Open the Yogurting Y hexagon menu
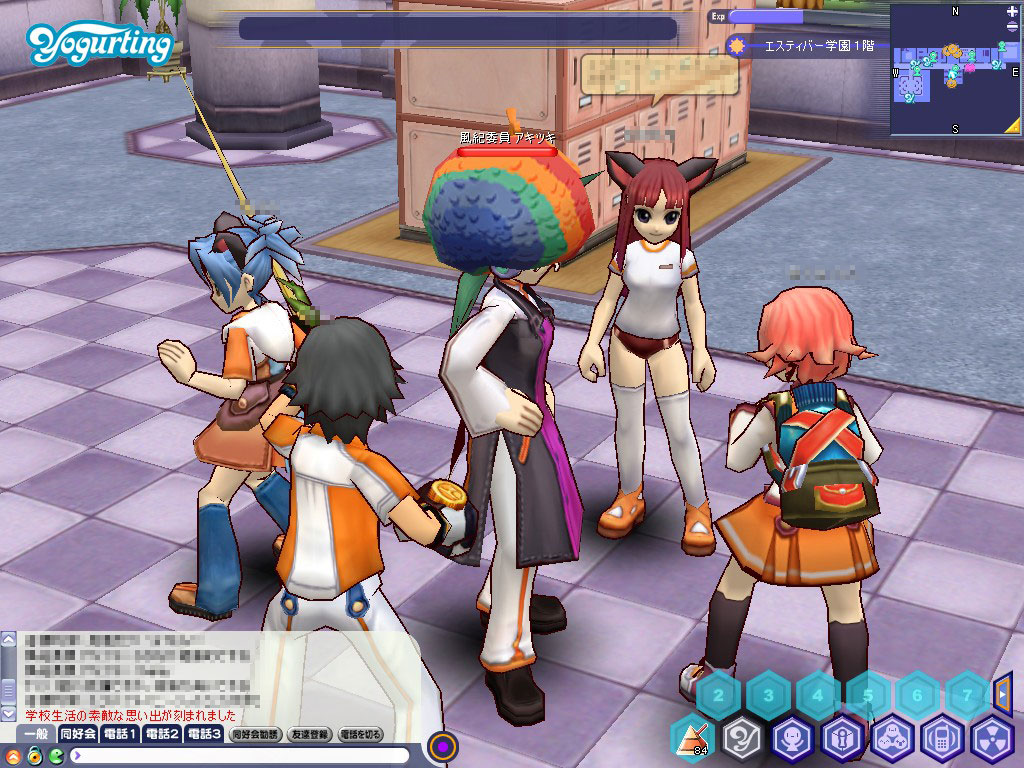The width and height of the screenshot is (1024, 768). tap(742, 739)
